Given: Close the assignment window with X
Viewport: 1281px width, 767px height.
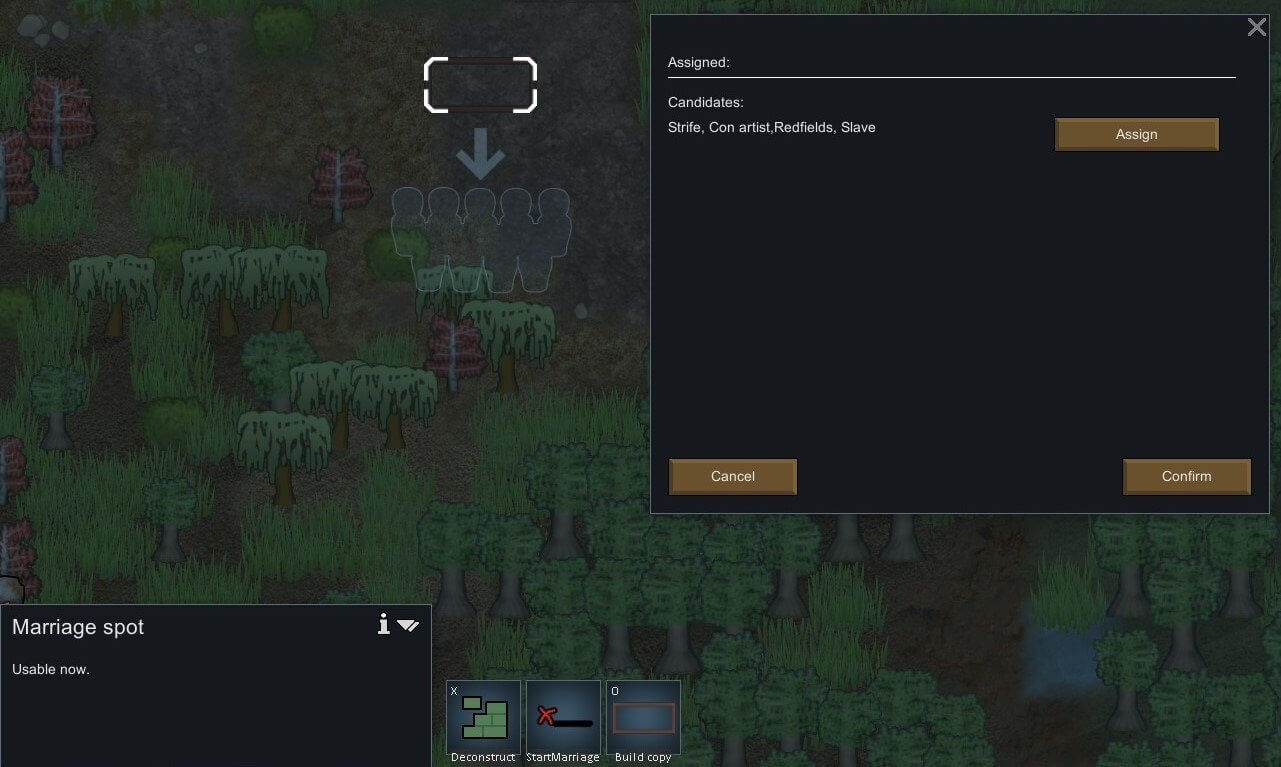Looking at the screenshot, I should pos(1257,28).
